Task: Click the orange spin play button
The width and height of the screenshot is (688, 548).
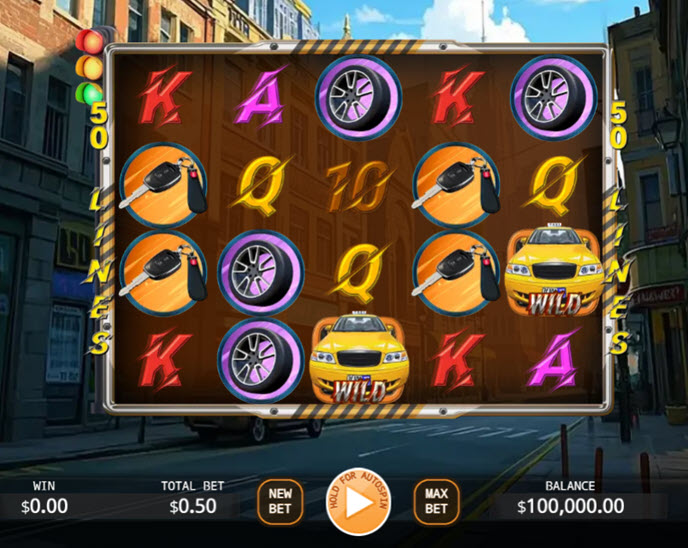Action: [358, 502]
